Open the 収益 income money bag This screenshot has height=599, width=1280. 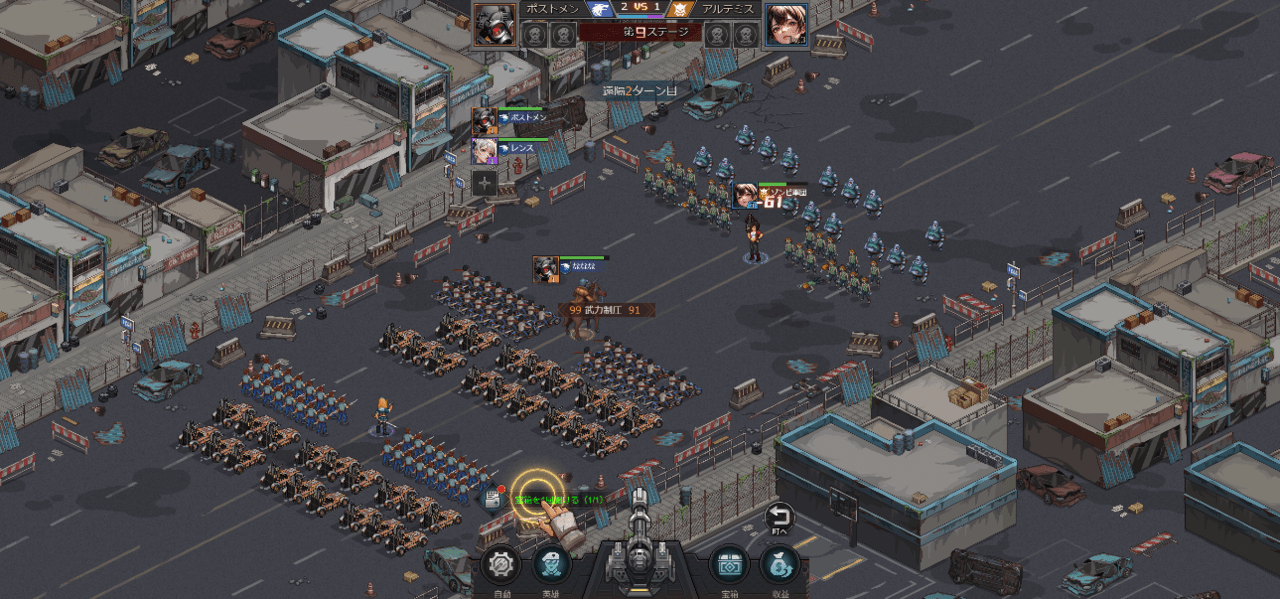pos(780,565)
